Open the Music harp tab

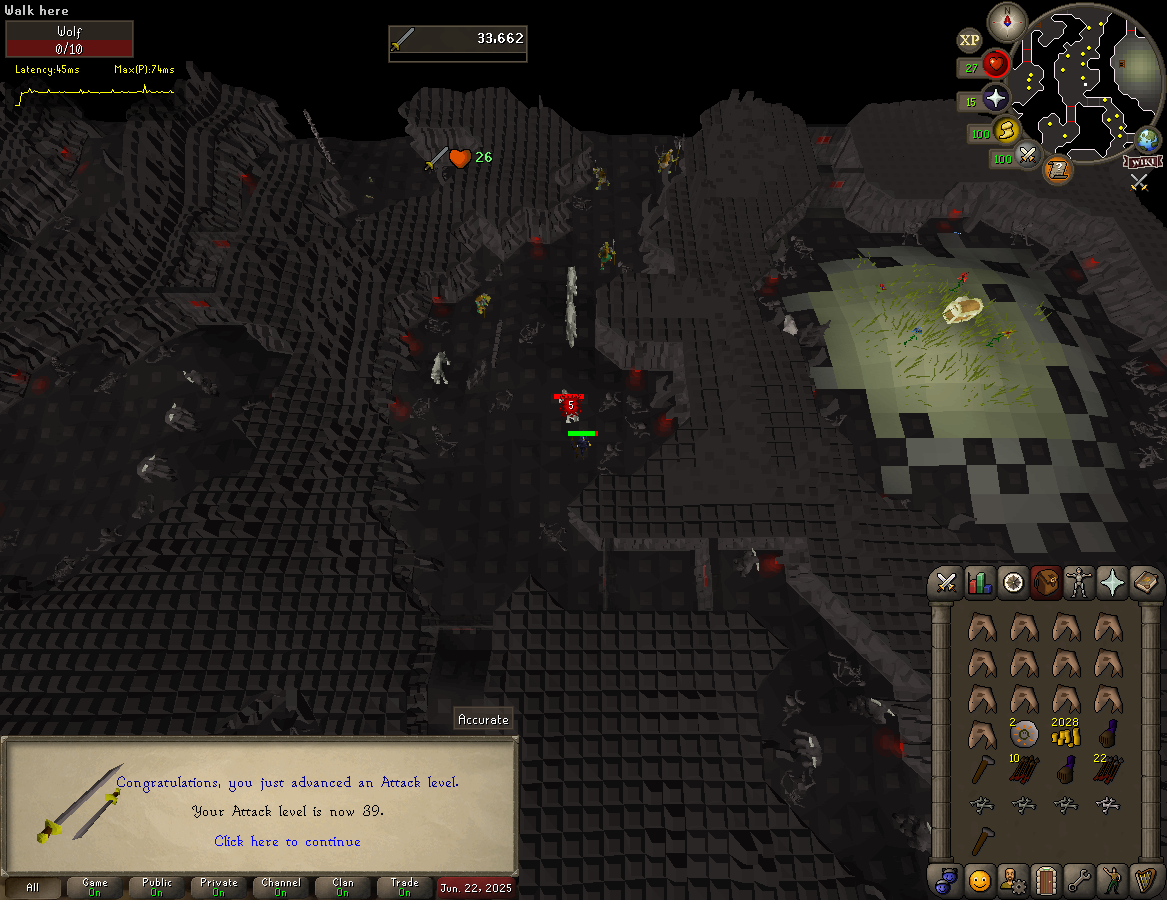click(x=1145, y=880)
